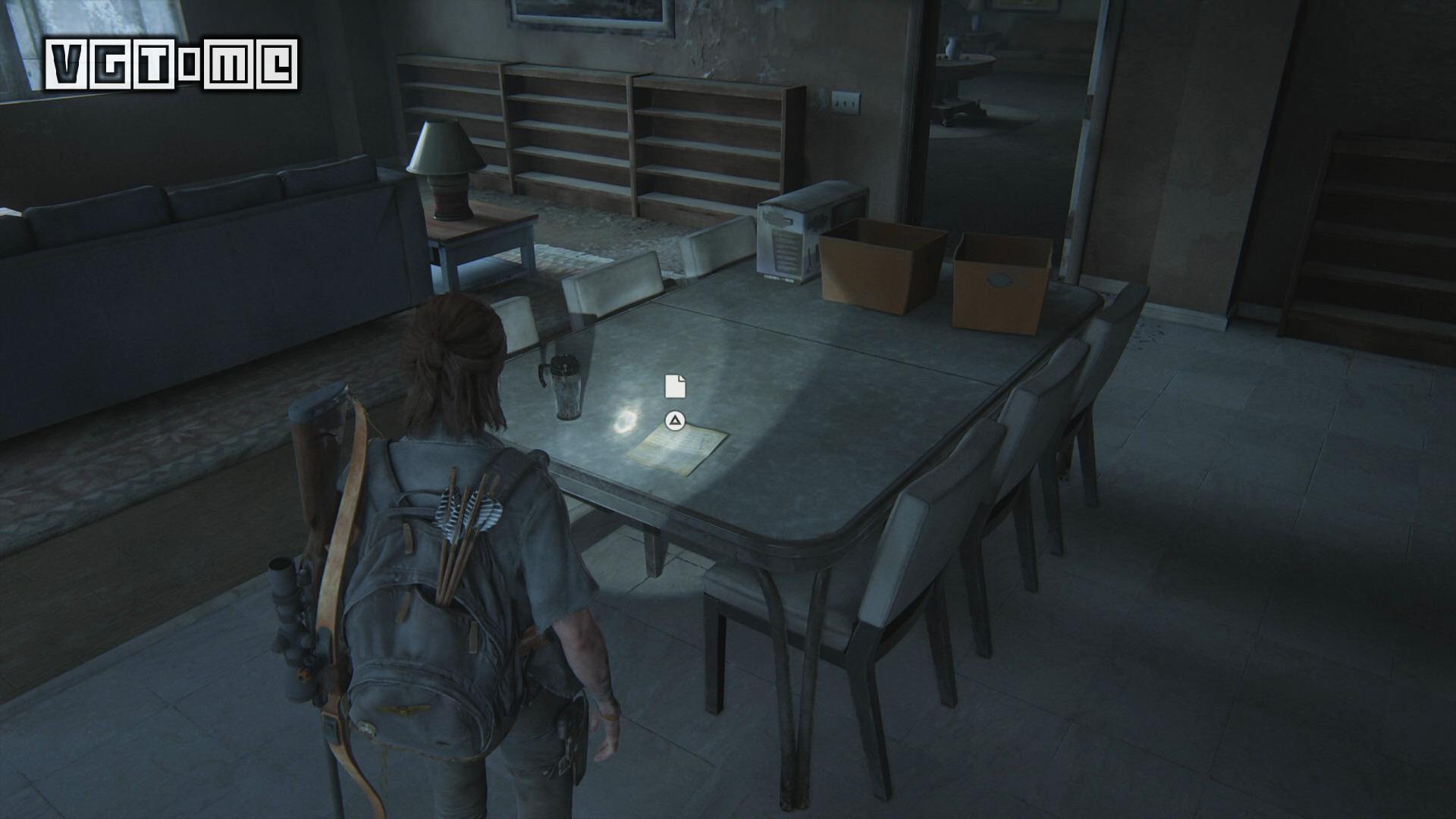Viewport: 1456px width, 819px height.
Task: Select the document pickup icon above the note
Action: coord(675,386)
